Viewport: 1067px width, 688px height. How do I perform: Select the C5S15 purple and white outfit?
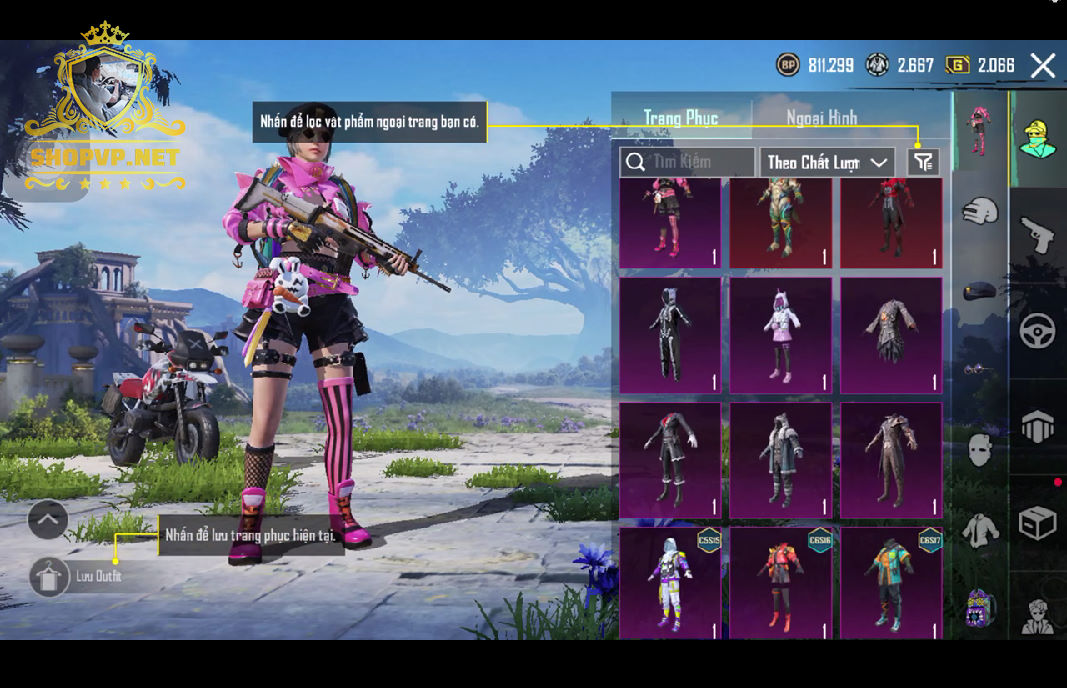[x=669, y=583]
